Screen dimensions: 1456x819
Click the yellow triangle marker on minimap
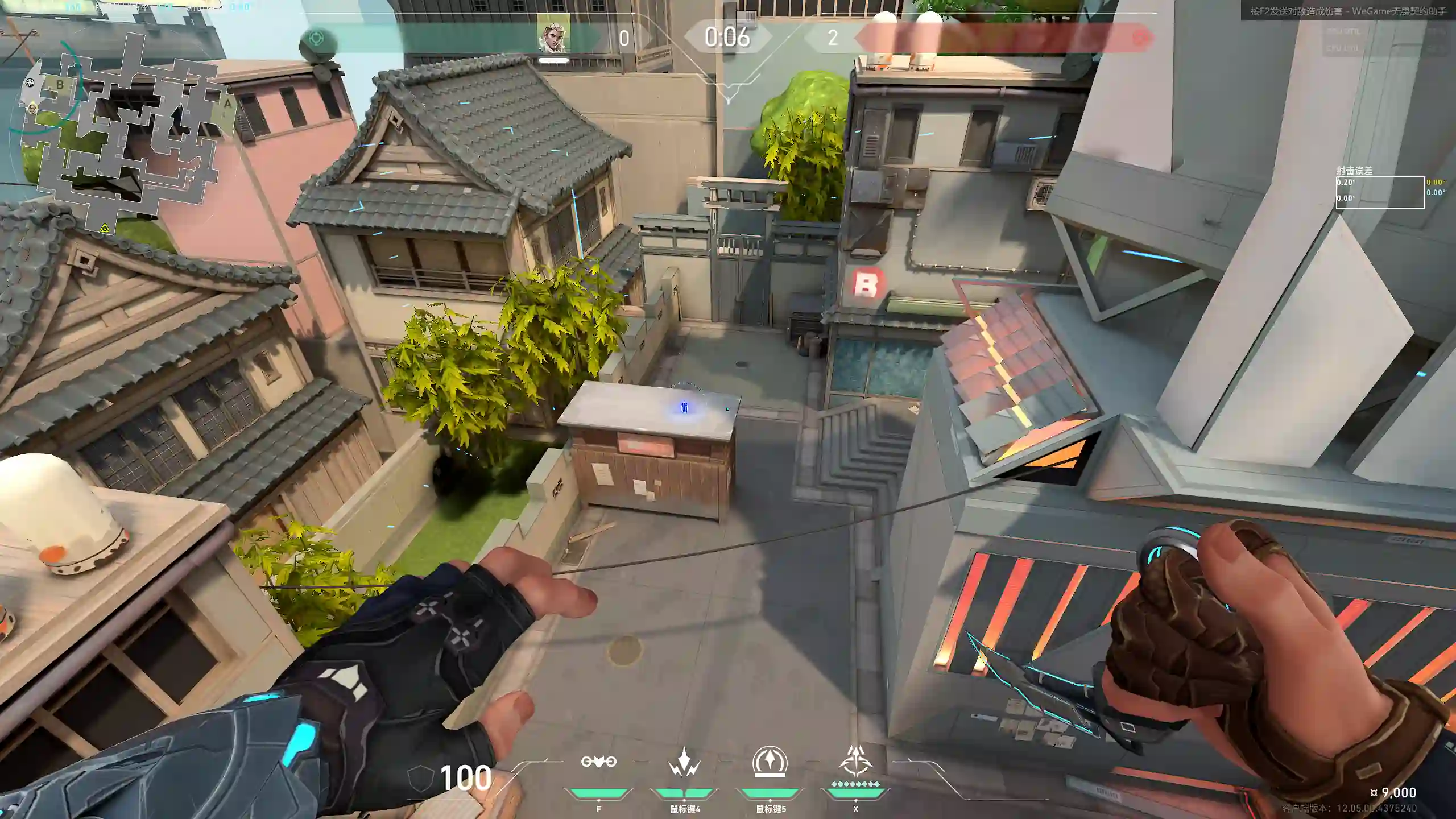[105, 228]
